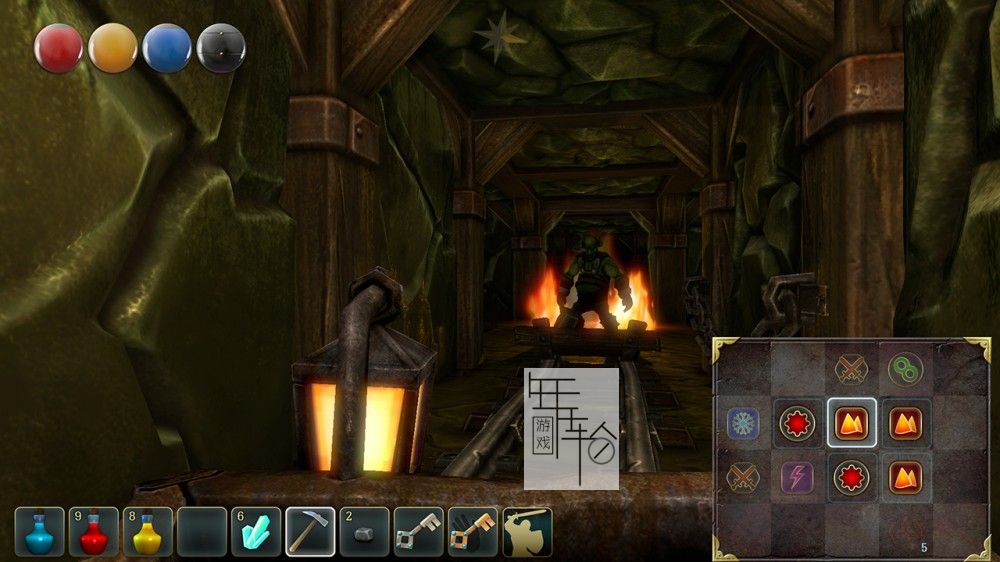This screenshot has height=562, width=1000.
Task: Choose the cyan crystal shards slot
Action: (x=256, y=532)
